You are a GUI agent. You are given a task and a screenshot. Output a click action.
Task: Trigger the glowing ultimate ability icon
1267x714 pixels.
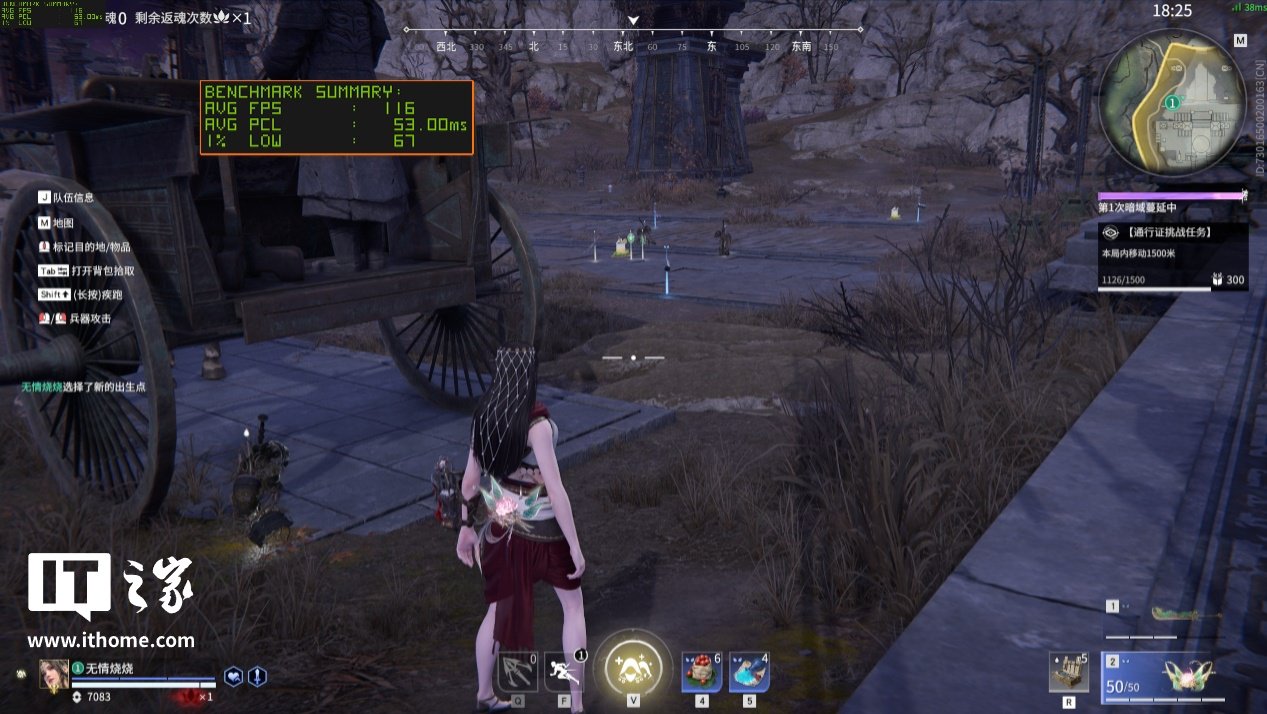pos(633,667)
